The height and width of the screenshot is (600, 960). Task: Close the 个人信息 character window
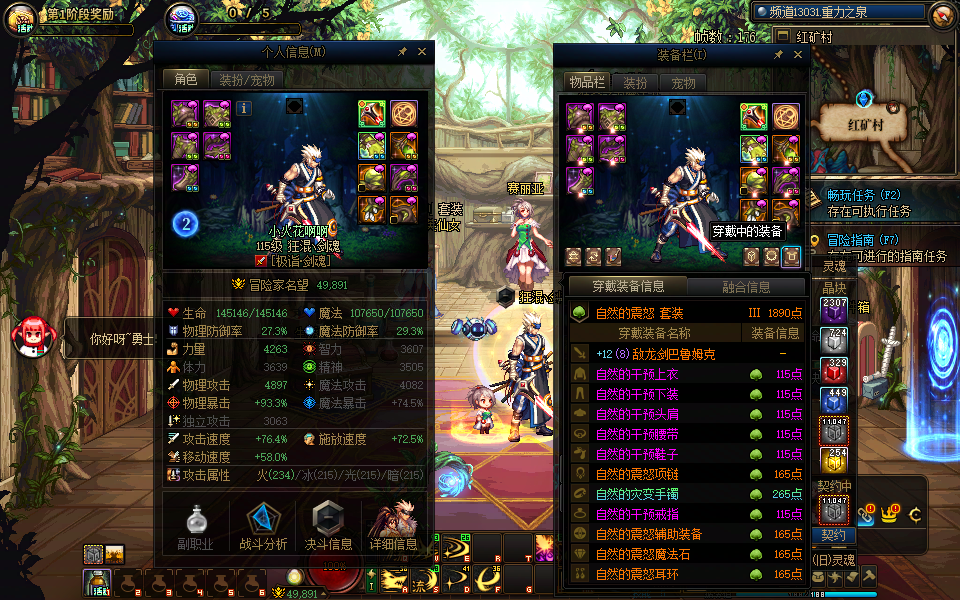(420, 52)
